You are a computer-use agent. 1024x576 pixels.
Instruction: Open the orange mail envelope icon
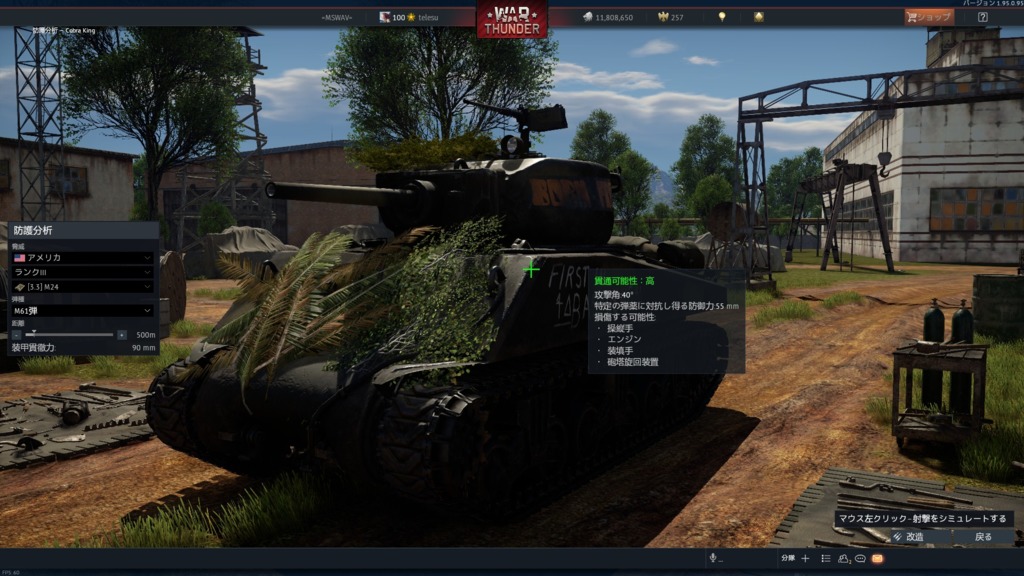tap(877, 558)
